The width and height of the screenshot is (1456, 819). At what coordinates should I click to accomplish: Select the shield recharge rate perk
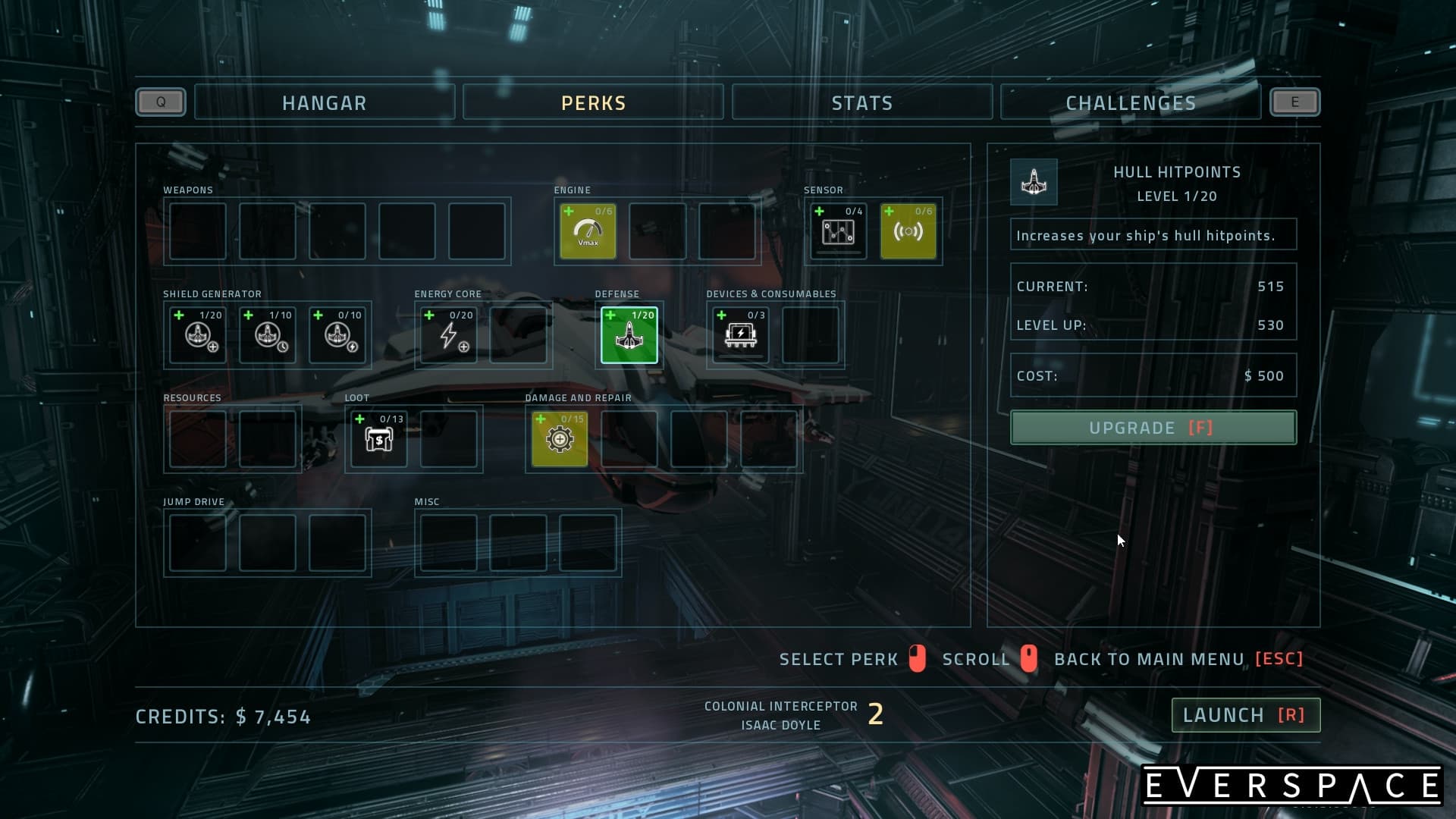coord(338,335)
